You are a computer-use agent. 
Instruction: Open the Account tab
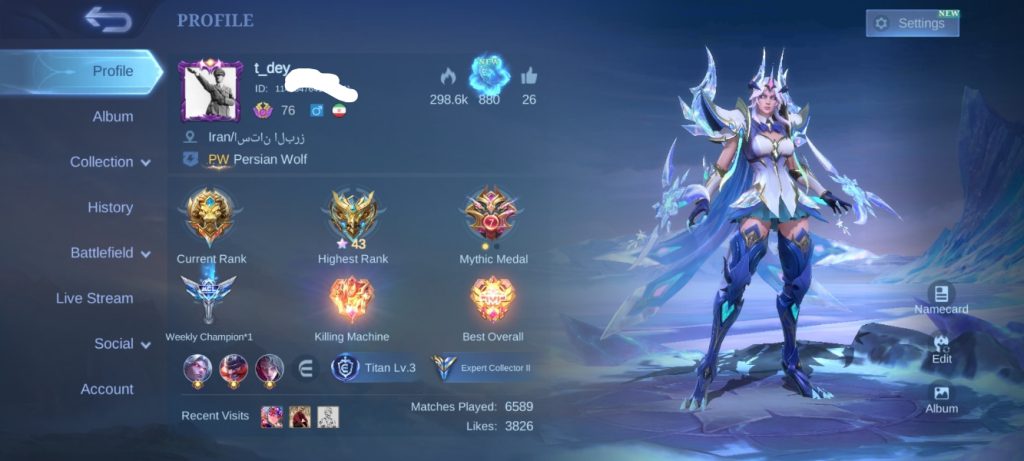107,389
